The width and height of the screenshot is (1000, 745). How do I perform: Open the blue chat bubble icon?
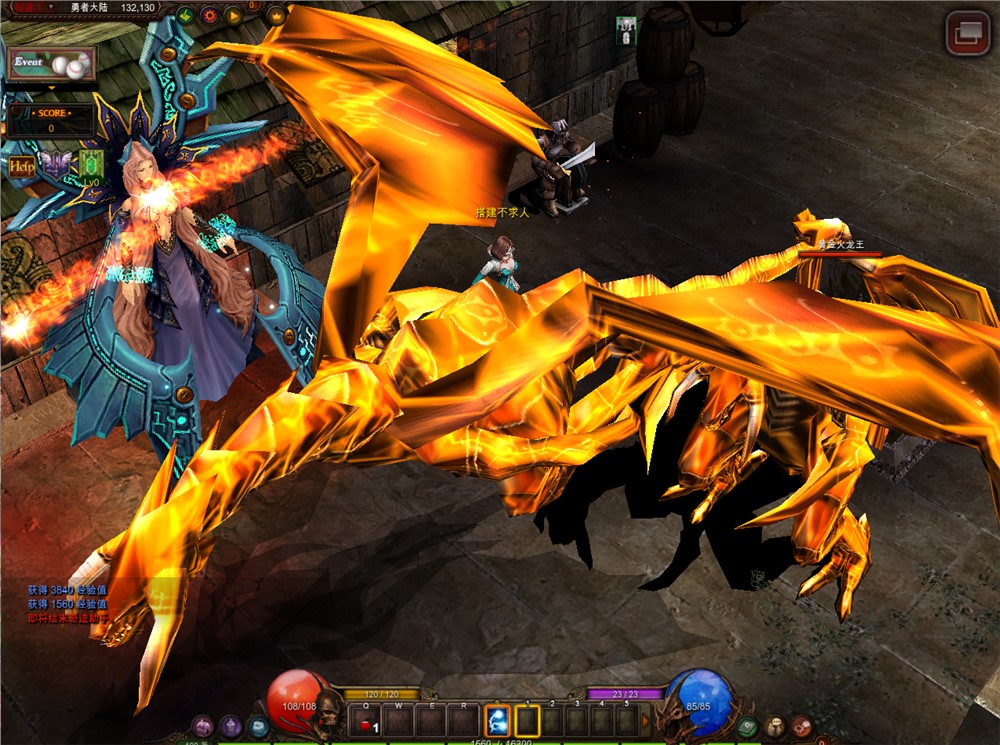pos(259,727)
